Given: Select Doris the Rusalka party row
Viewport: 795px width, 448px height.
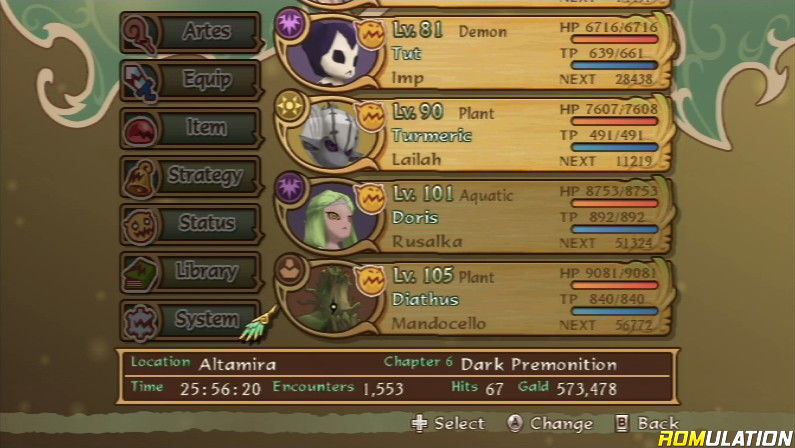Looking at the screenshot, I should [520, 217].
